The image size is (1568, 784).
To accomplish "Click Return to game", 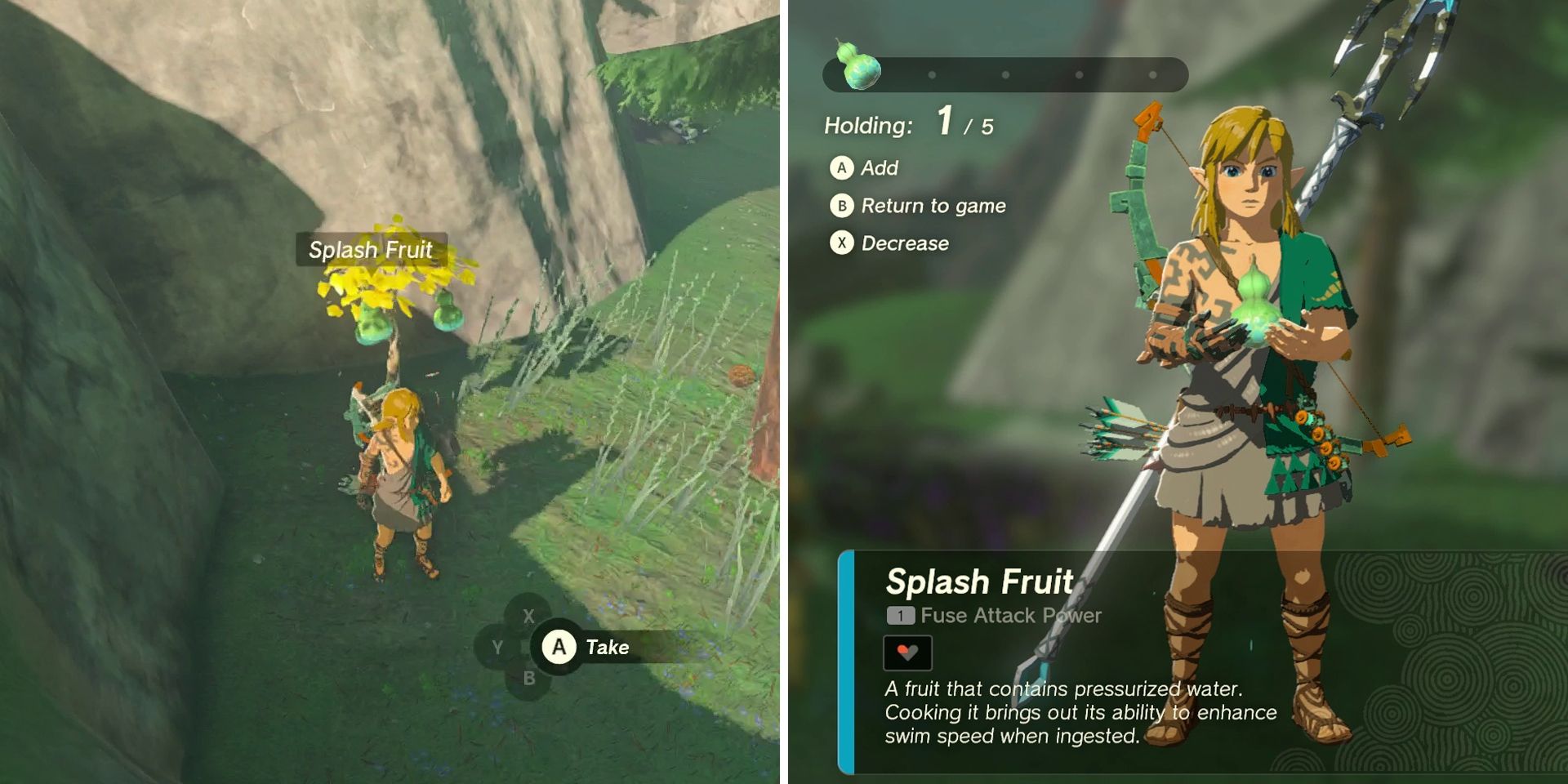I will [933, 206].
